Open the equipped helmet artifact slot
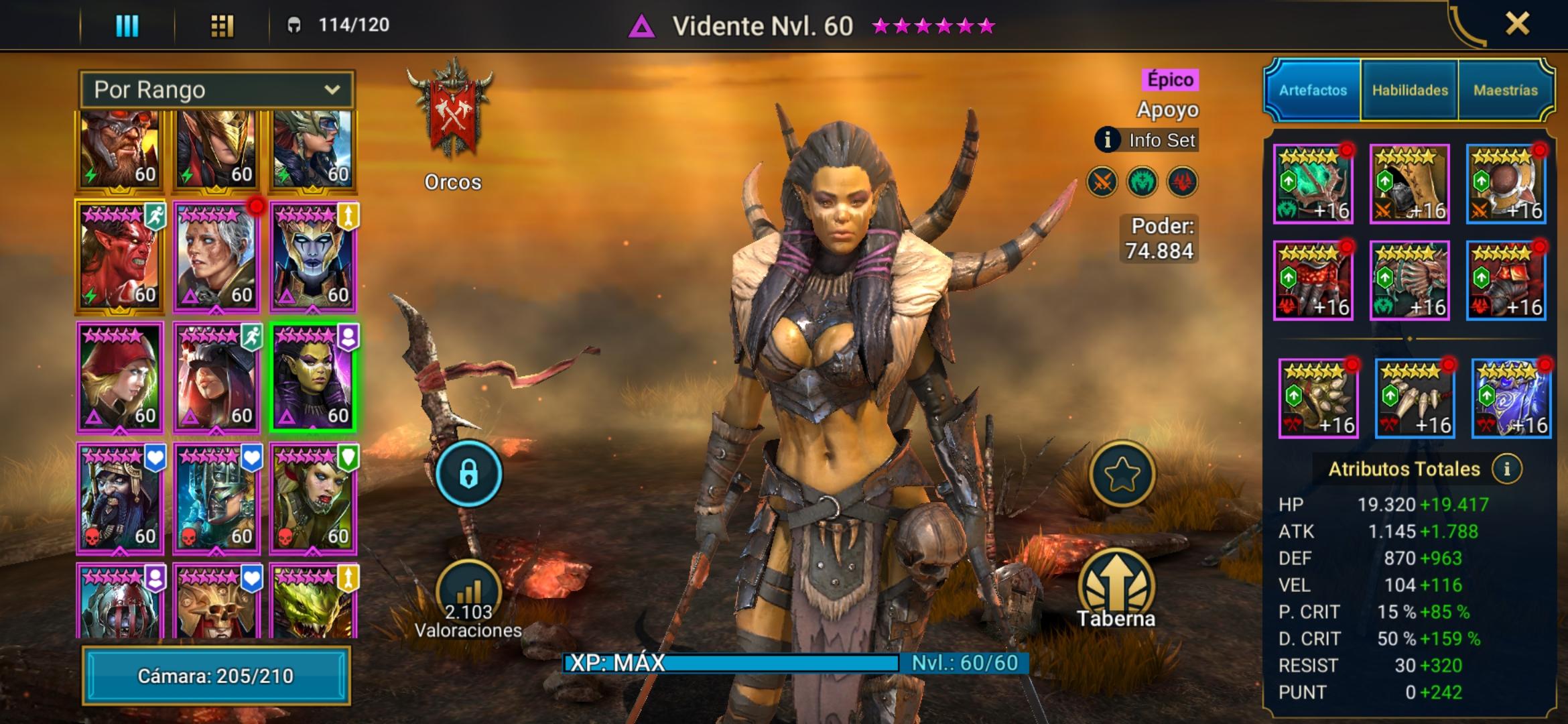Viewport: 1568px width, 724px height. tap(1409, 184)
